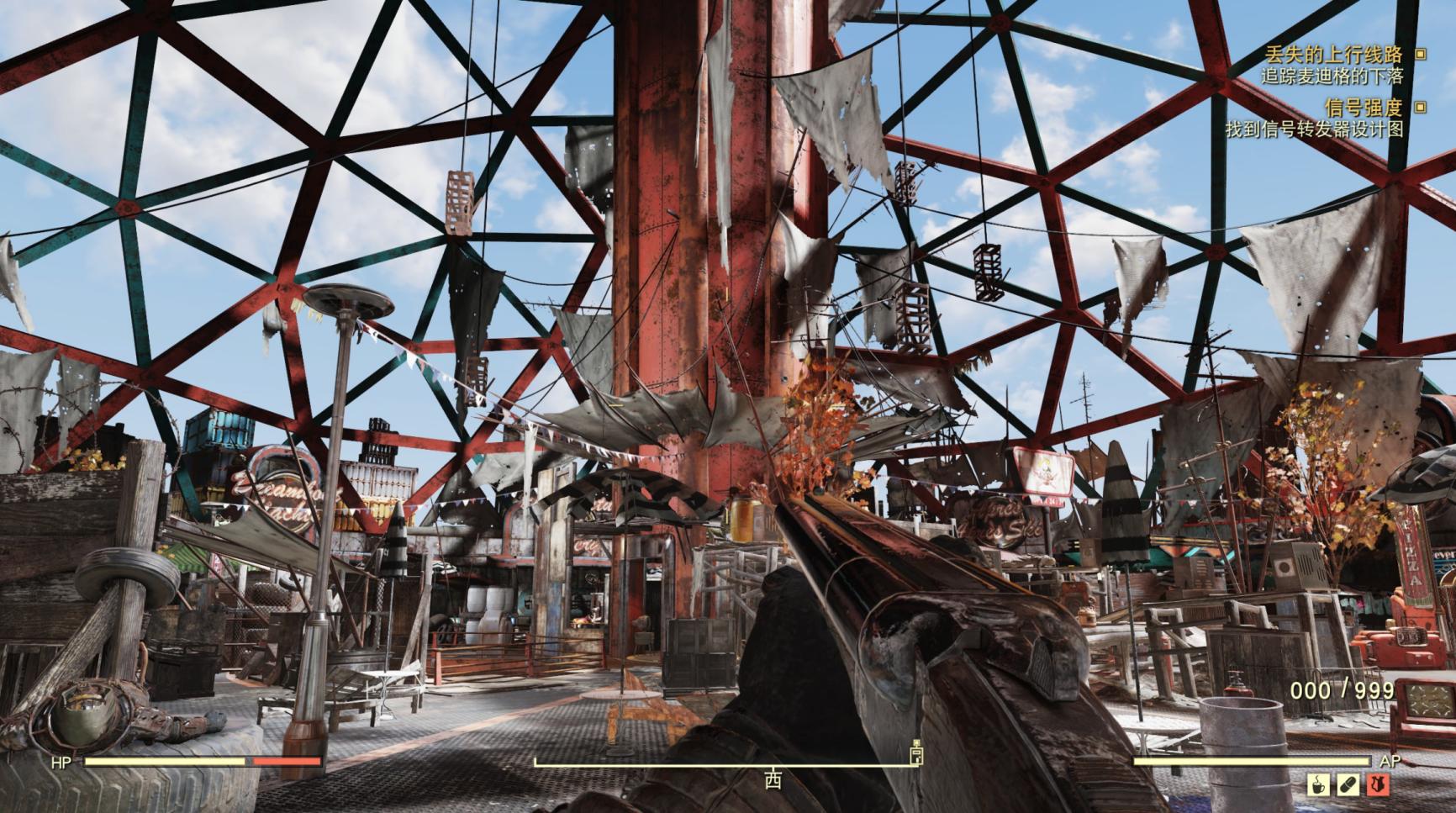The image size is (1456, 813).
Task: Select the 丢失的上行线路 quest tracker entry
Action: pos(1333,55)
